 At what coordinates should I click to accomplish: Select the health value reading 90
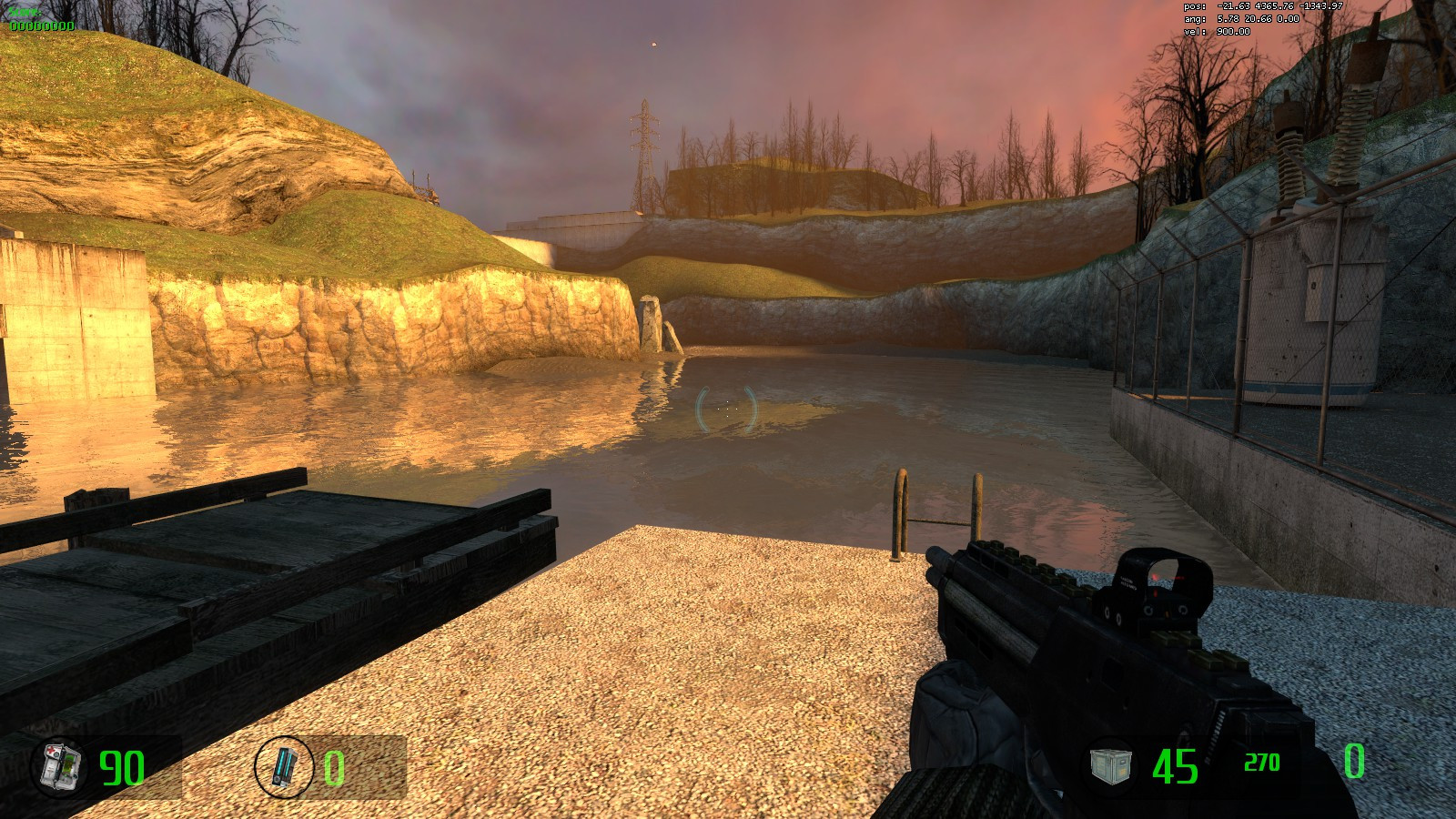(123, 764)
